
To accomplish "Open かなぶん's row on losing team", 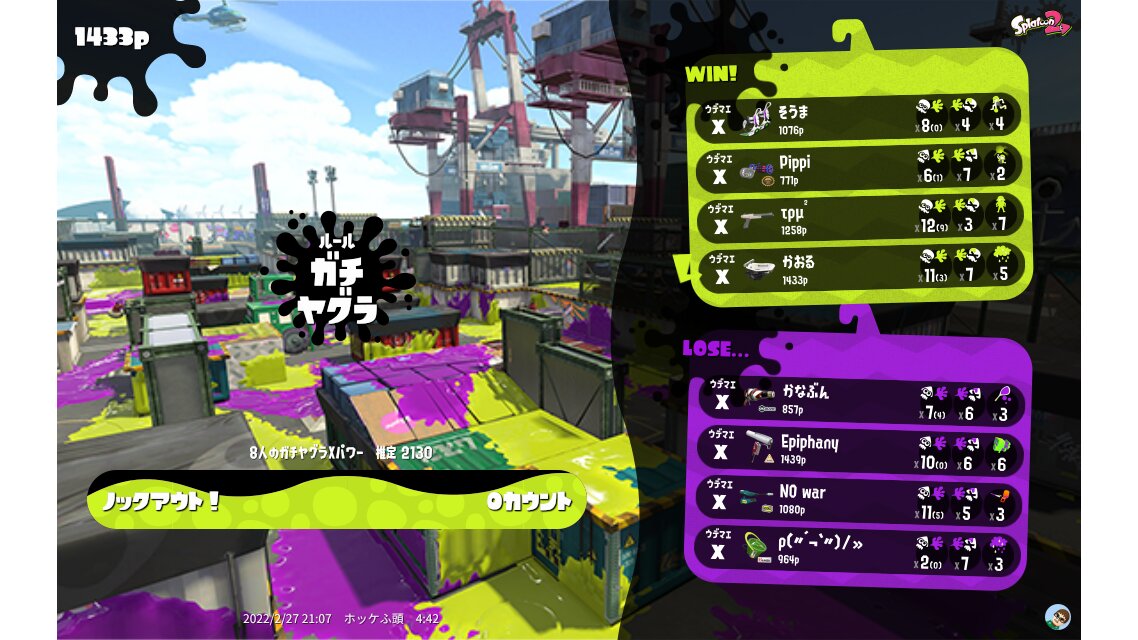I will [860, 397].
